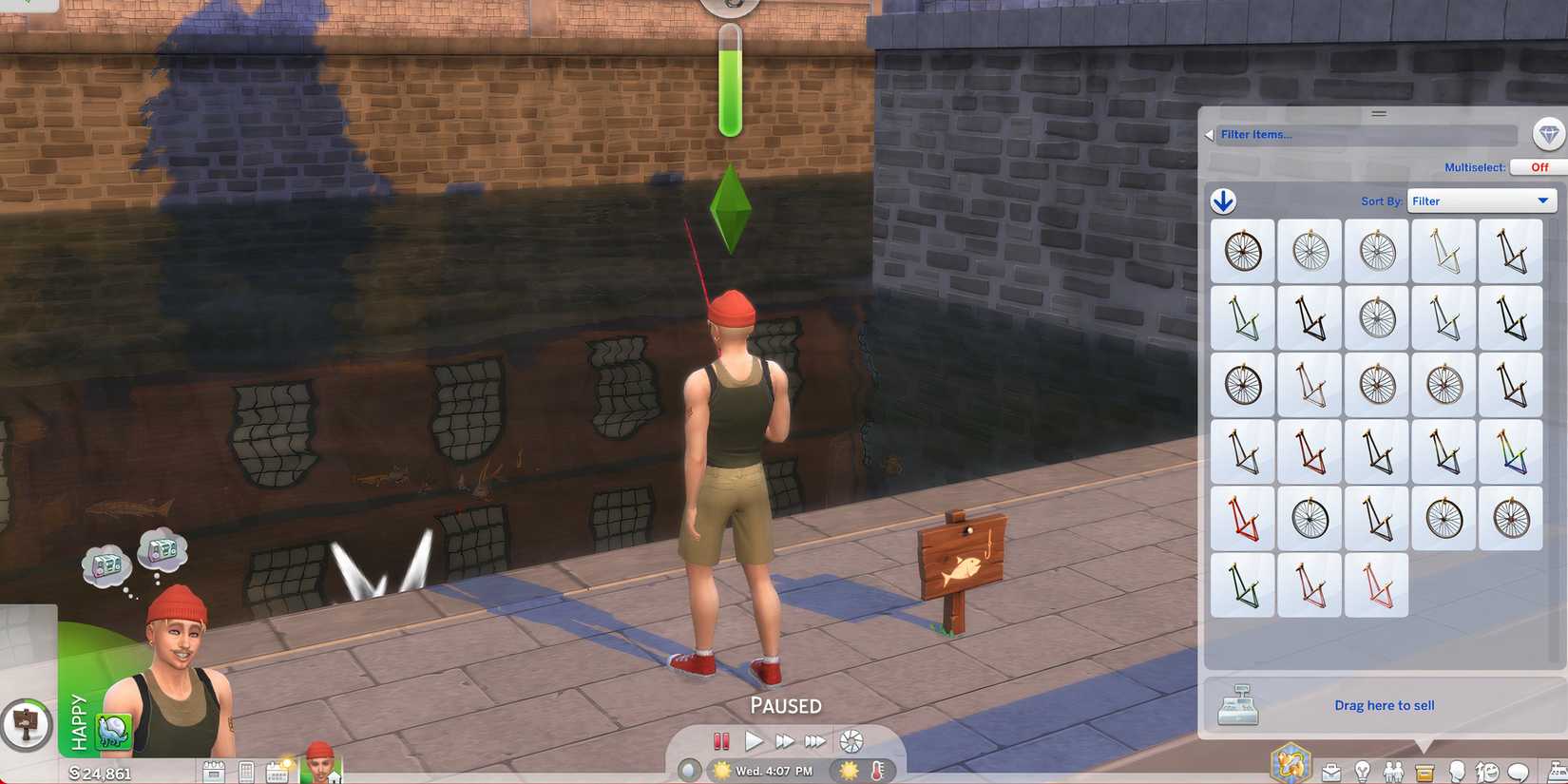Open the Notifications speech bubble icon
The width and height of the screenshot is (1568, 784).
click(x=1516, y=770)
